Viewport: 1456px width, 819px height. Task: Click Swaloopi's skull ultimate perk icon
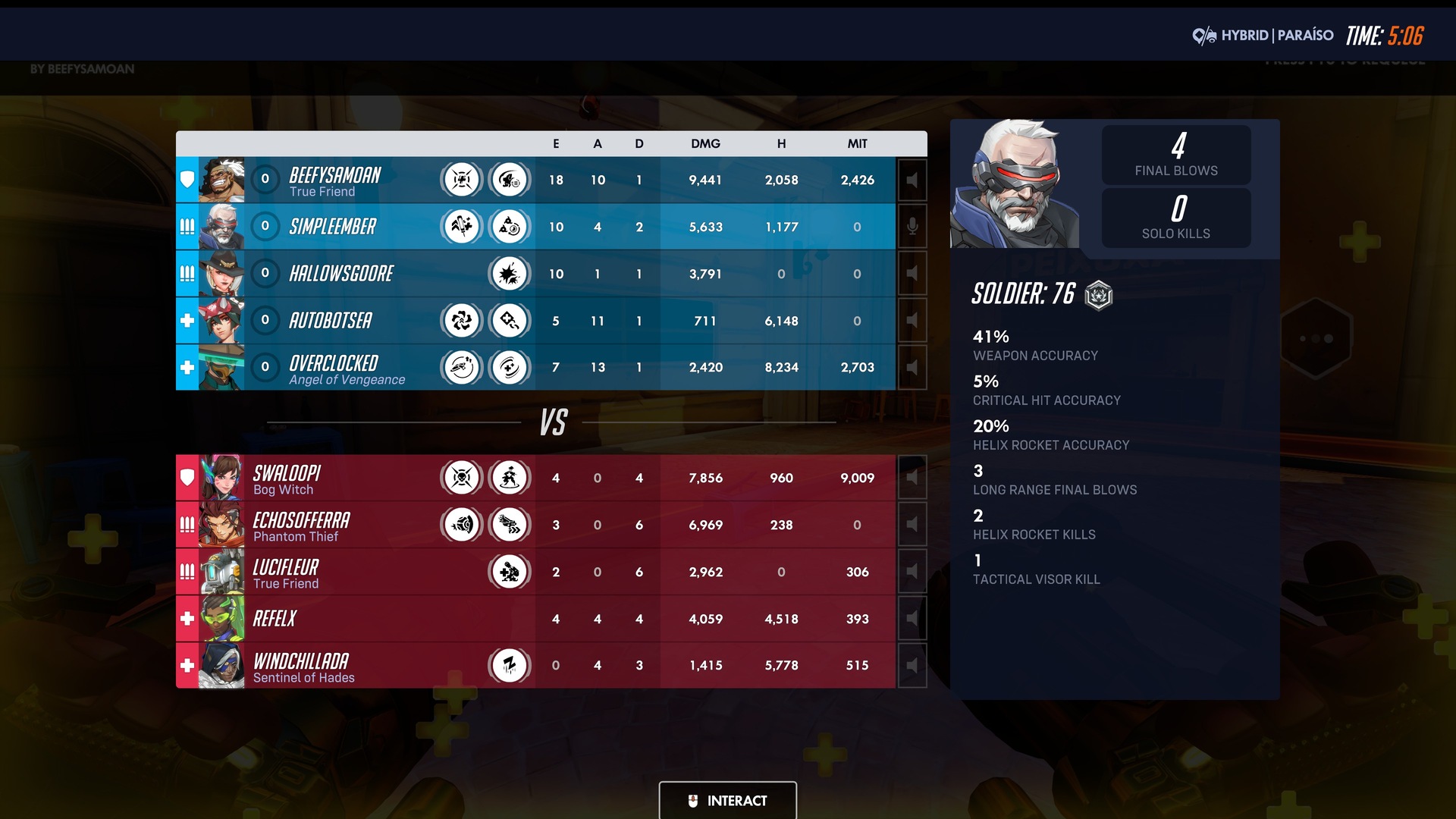pos(461,478)
